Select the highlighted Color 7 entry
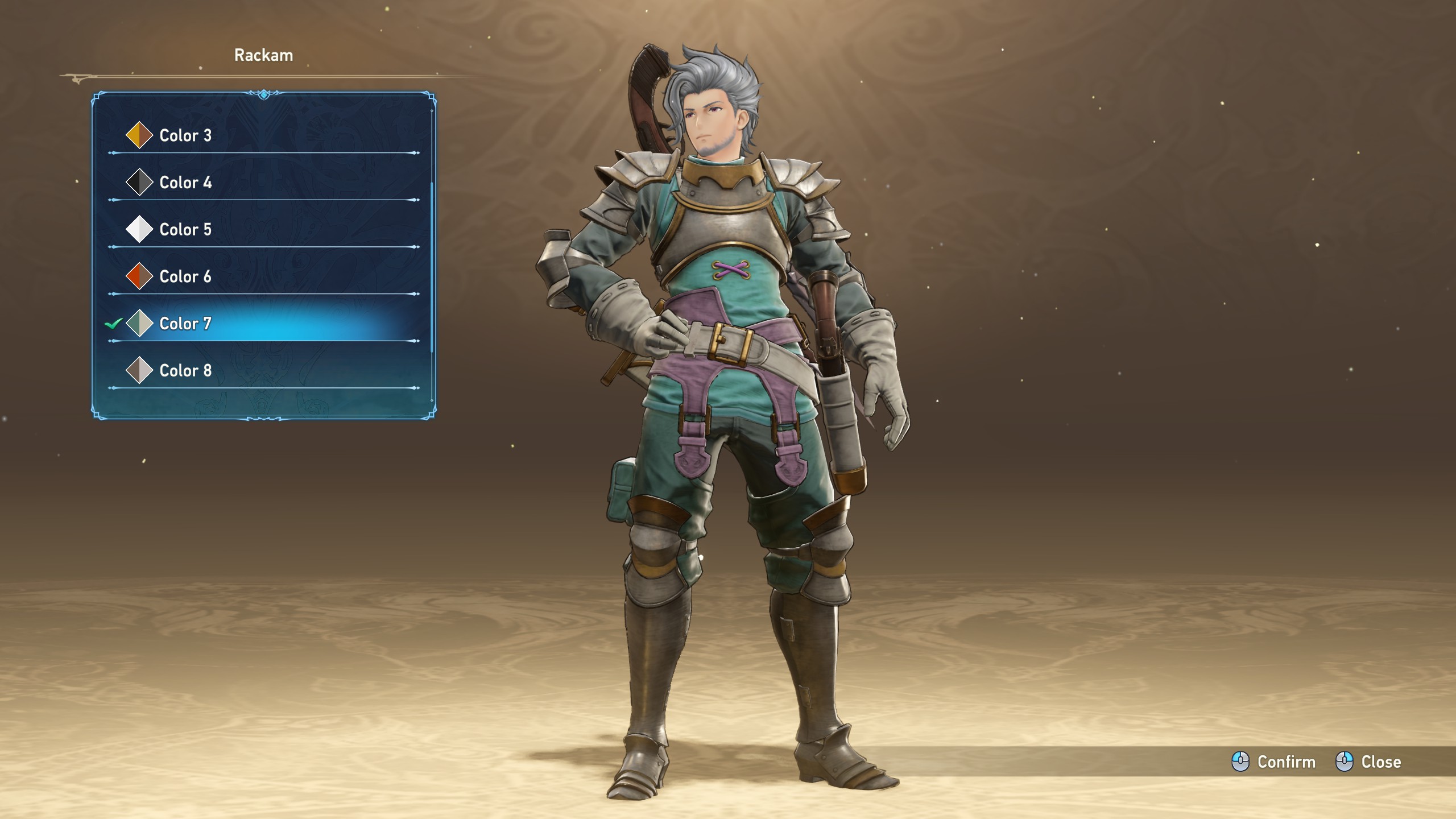The width and height of the screenshot is (1456, 819). (185, 324)
